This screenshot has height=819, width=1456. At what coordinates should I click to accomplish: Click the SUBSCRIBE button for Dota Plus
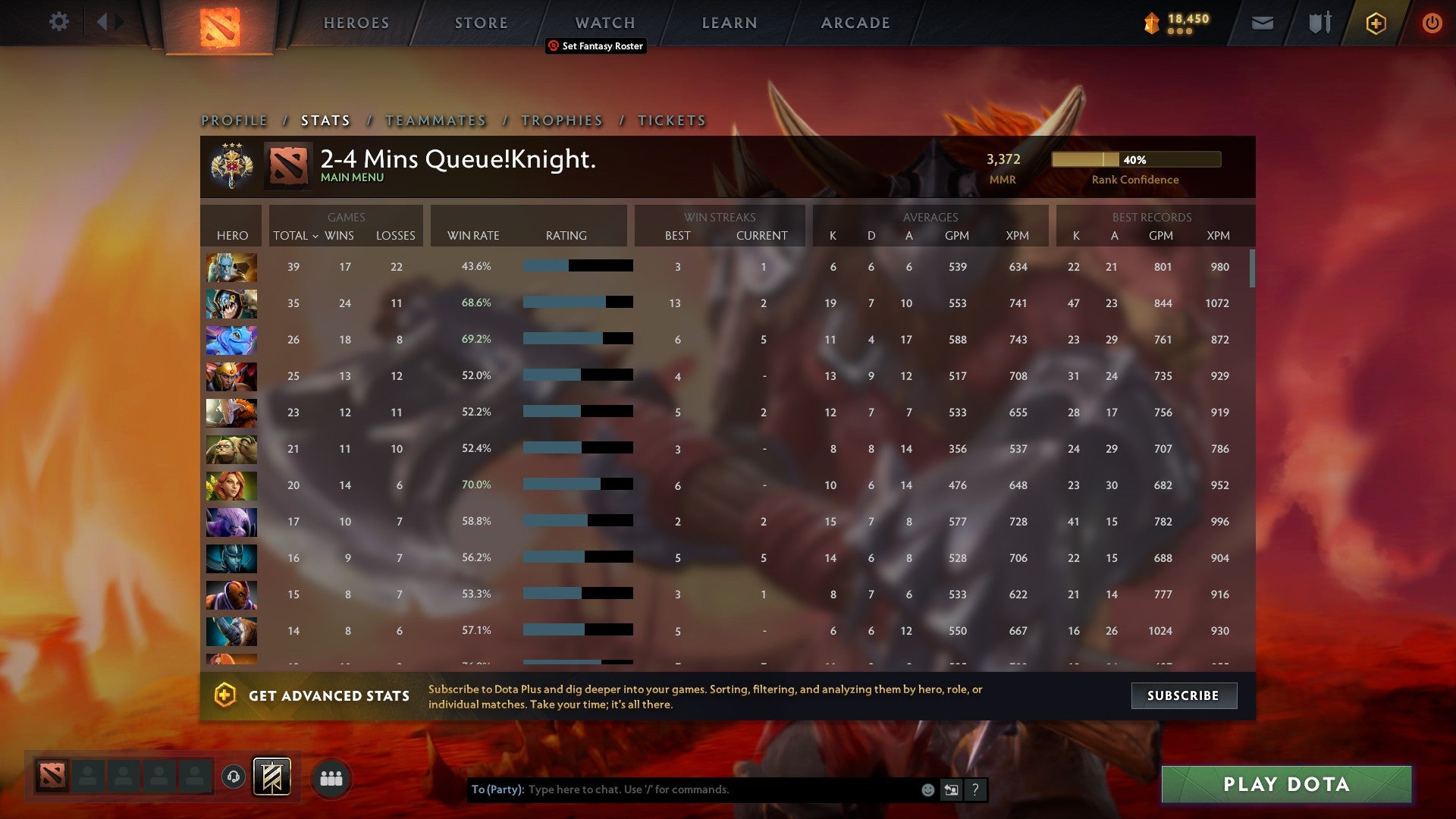(x=1183, y=695)
